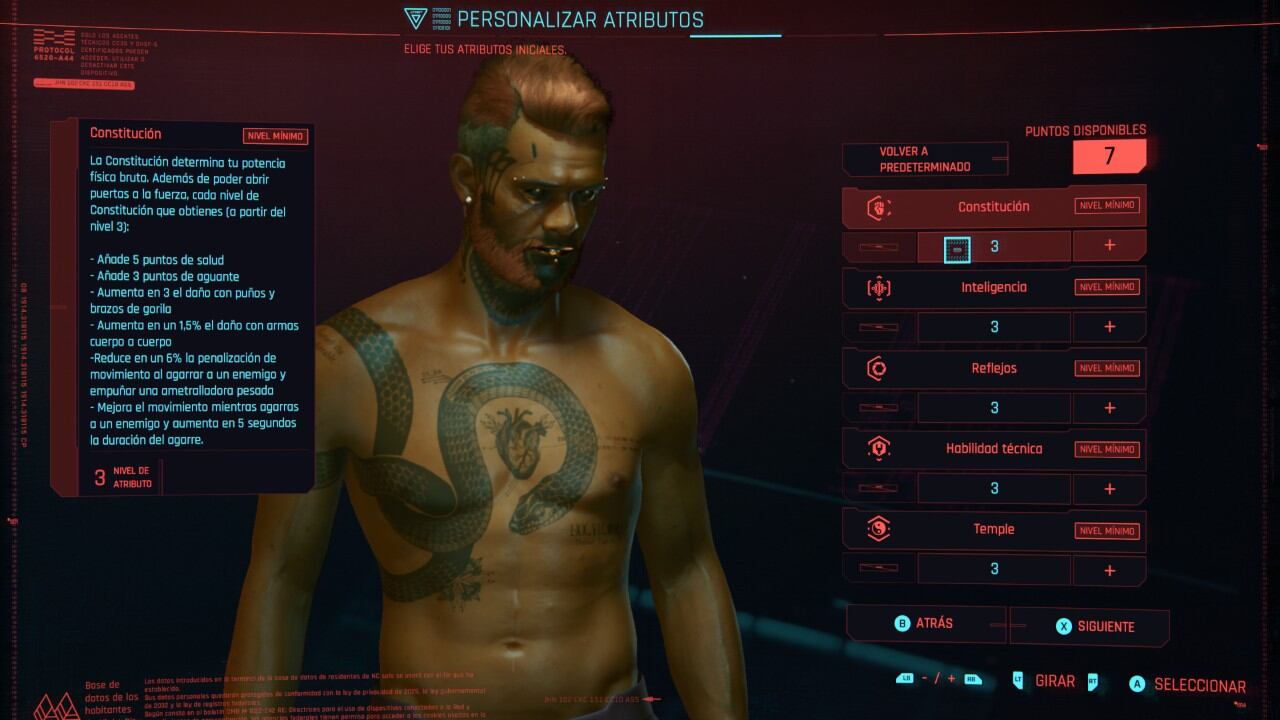Click the B icon on the Atrás button

[901, 623]
